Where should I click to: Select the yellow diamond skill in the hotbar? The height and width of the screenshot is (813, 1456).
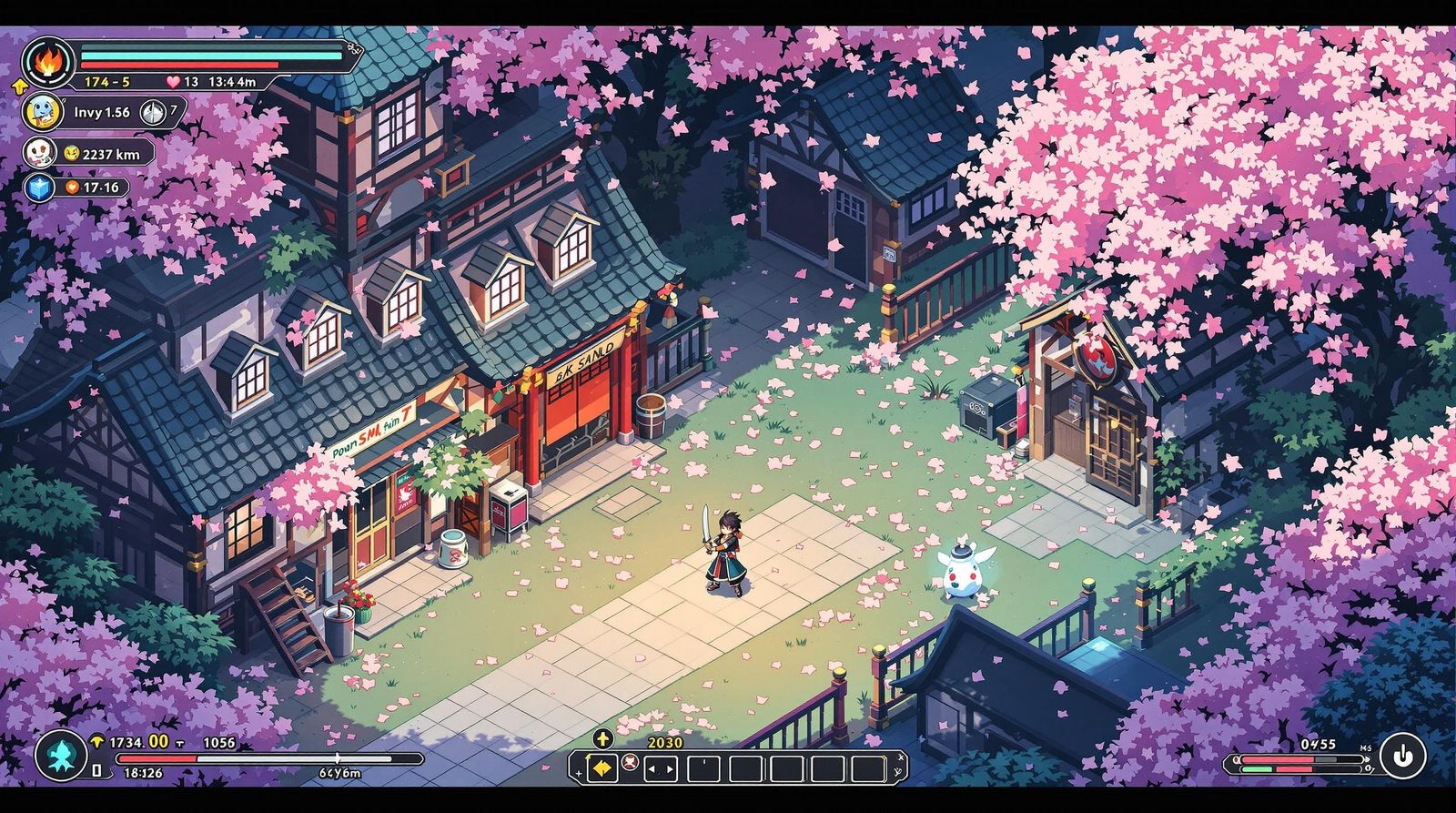click(602, 769)
